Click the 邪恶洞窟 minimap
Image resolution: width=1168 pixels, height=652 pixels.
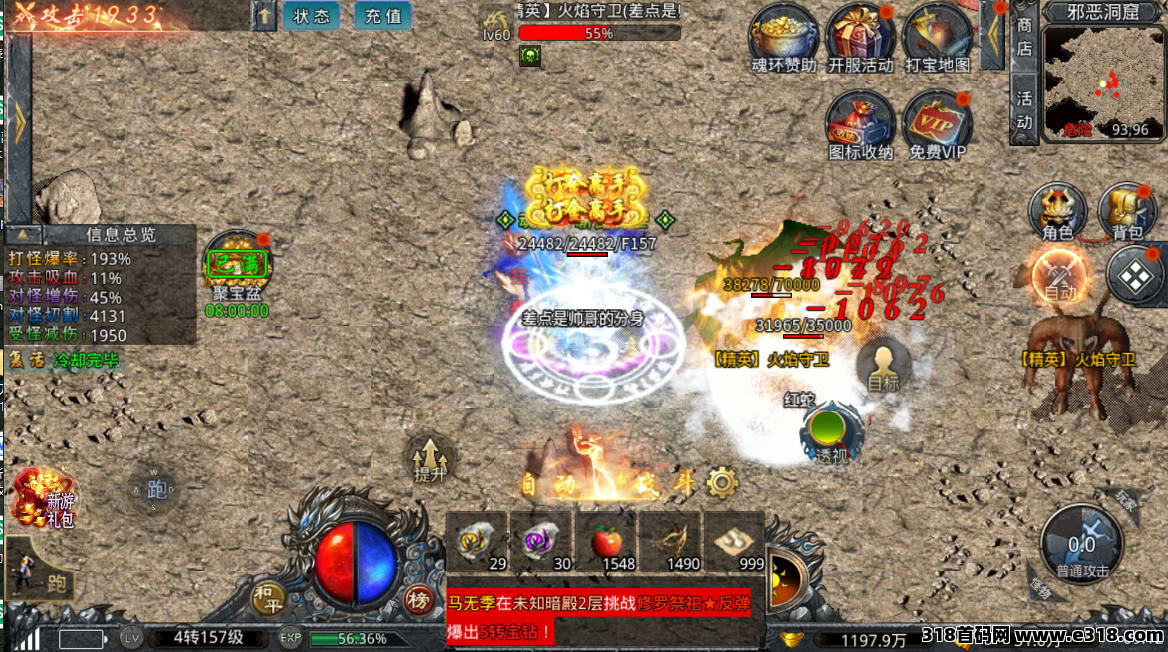(1103, 82)
